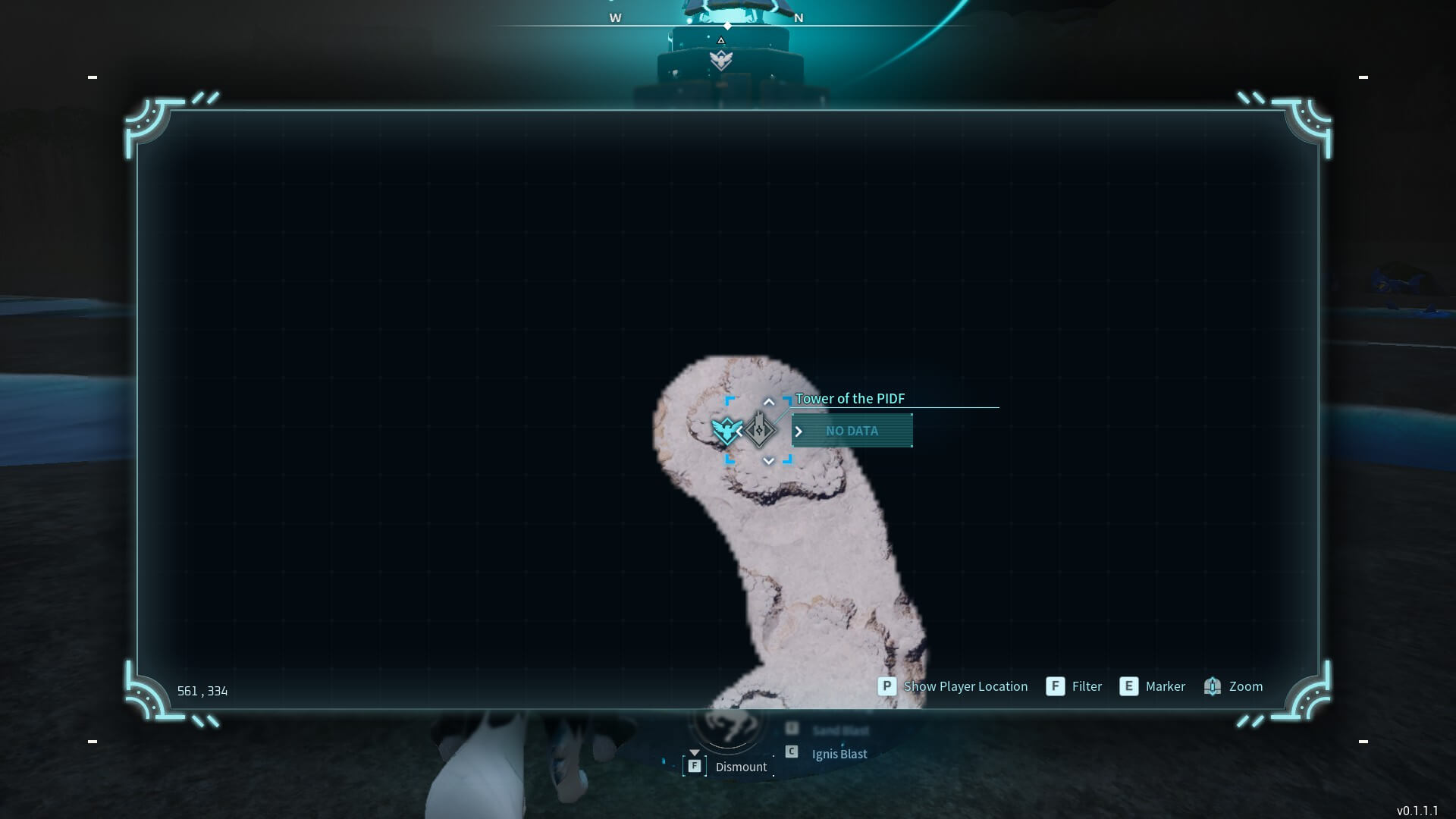The image size is (1456, 819).
Task: Expand the NO DATA panel with right chevron
Action: click(x=799, y=431)
